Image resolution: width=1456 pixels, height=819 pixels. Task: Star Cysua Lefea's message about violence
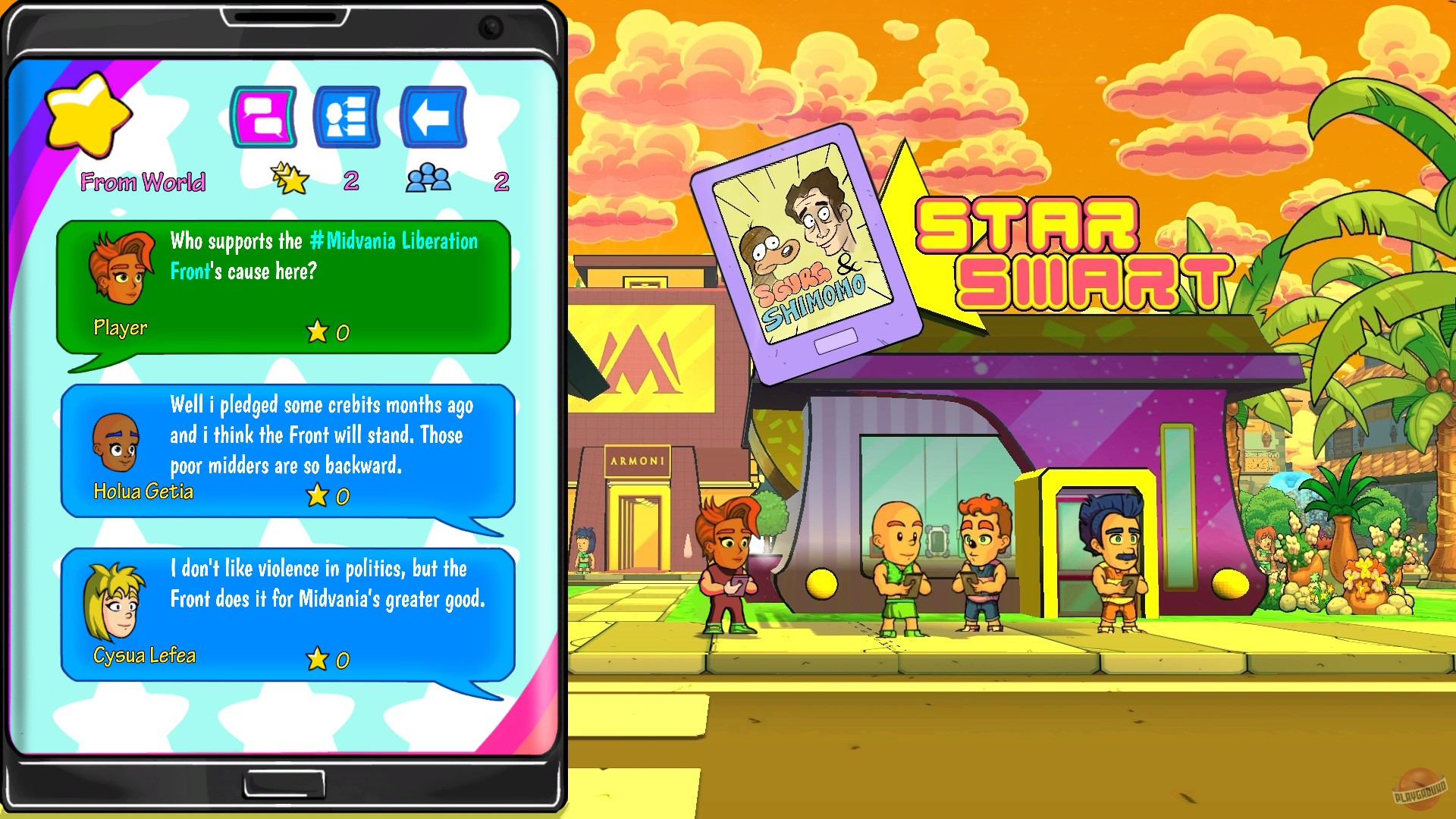coord(318,658)
